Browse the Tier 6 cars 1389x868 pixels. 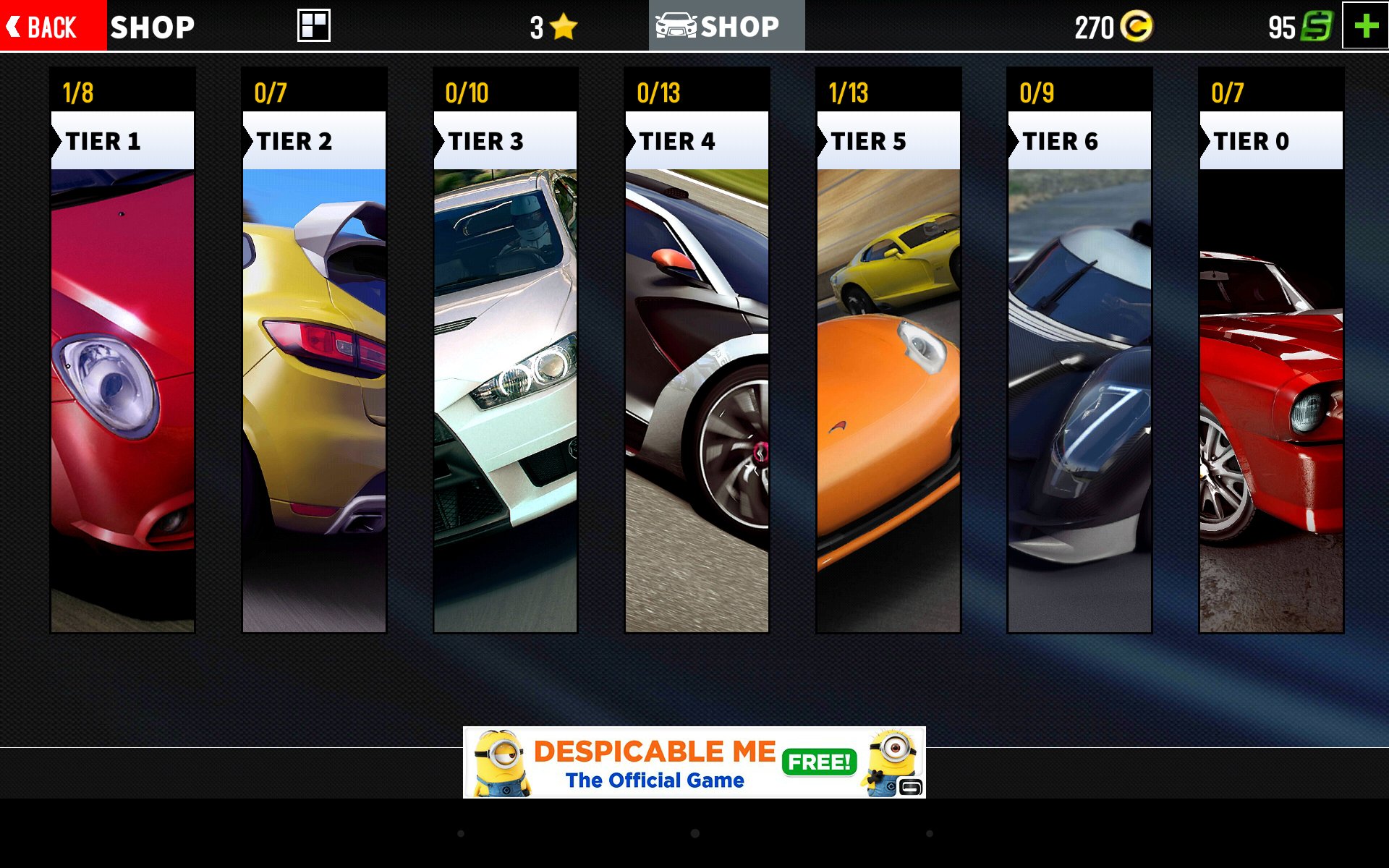[1079, 351]
